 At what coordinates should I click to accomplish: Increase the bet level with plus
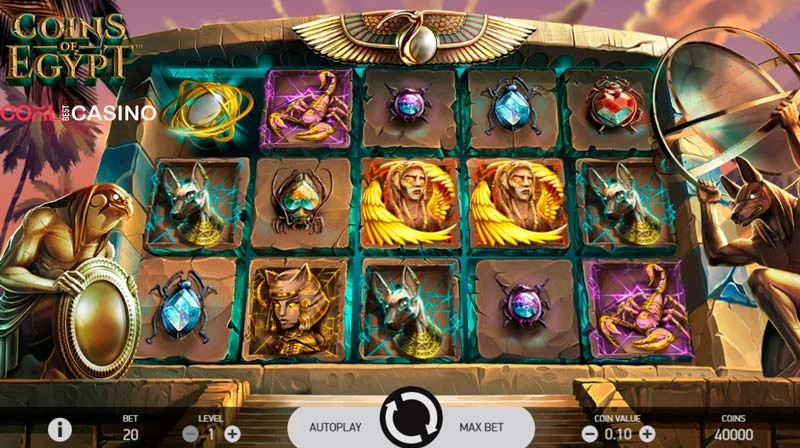tap(232, 434)
